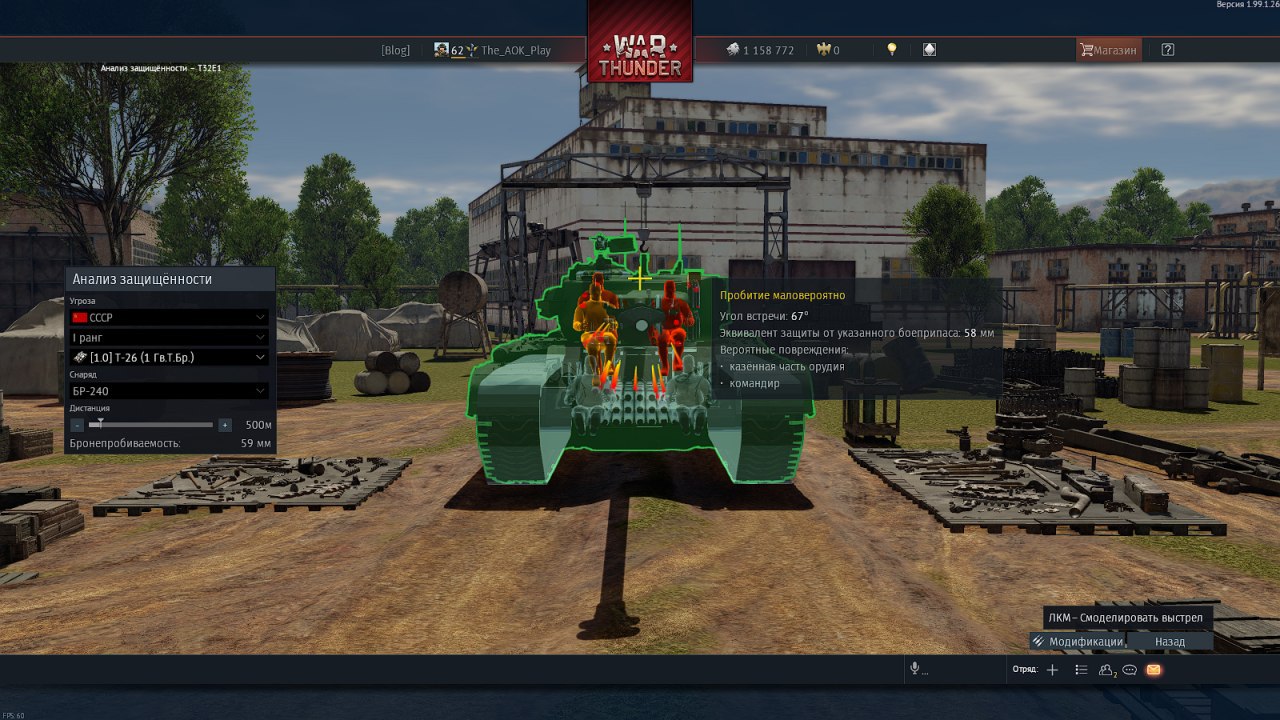Open the help question mark button

[1168, 50]
